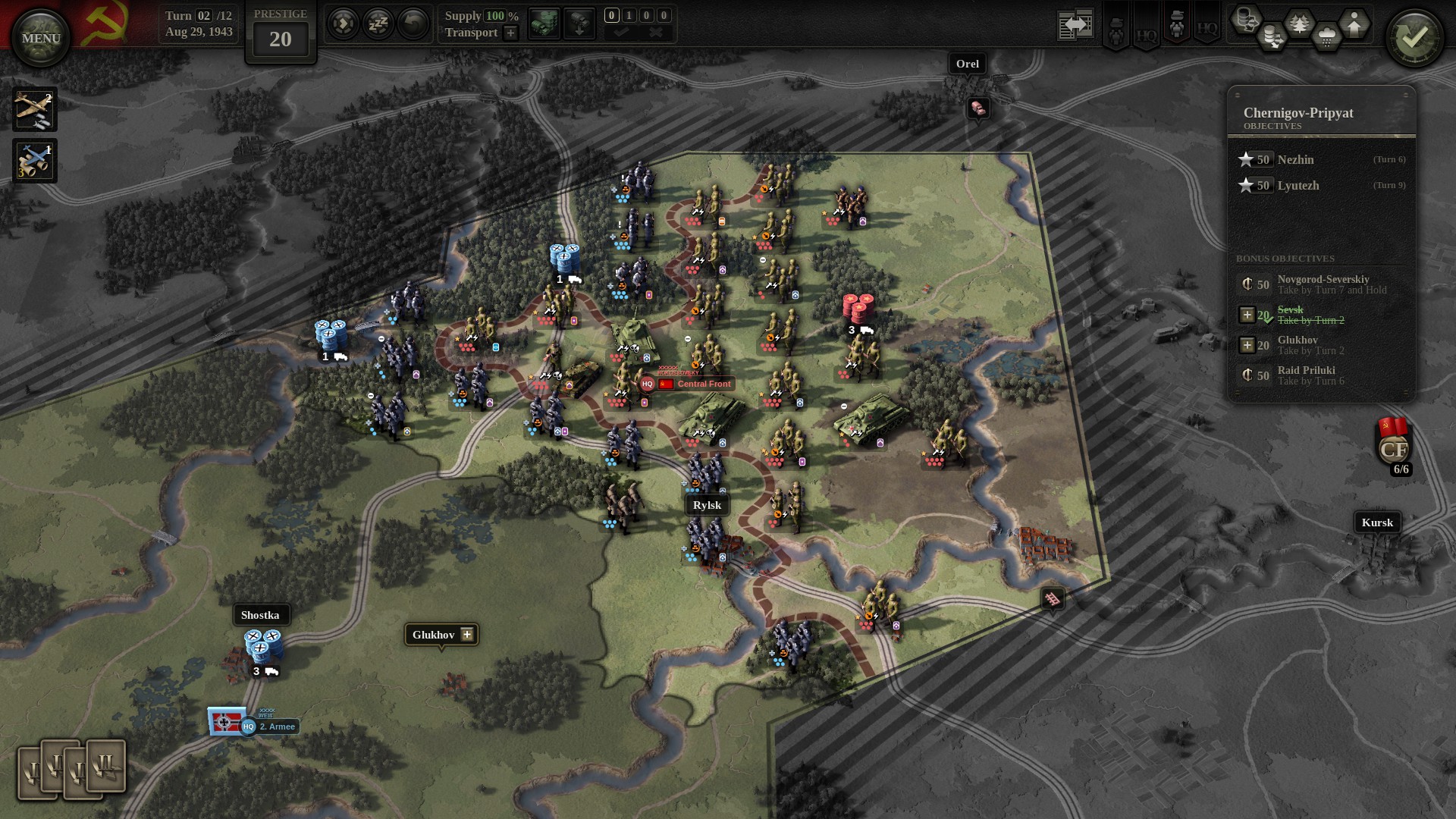Open the air strike card on the left

pos(35,109)
